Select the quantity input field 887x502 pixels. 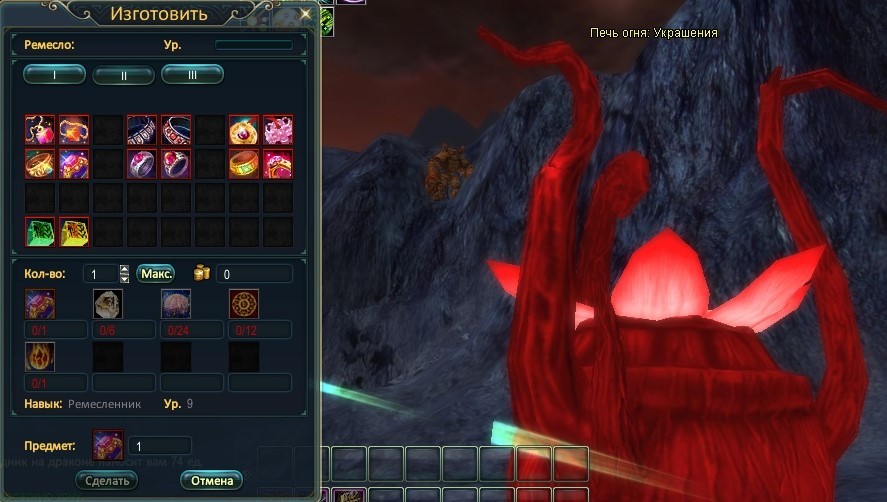(100, 273)
